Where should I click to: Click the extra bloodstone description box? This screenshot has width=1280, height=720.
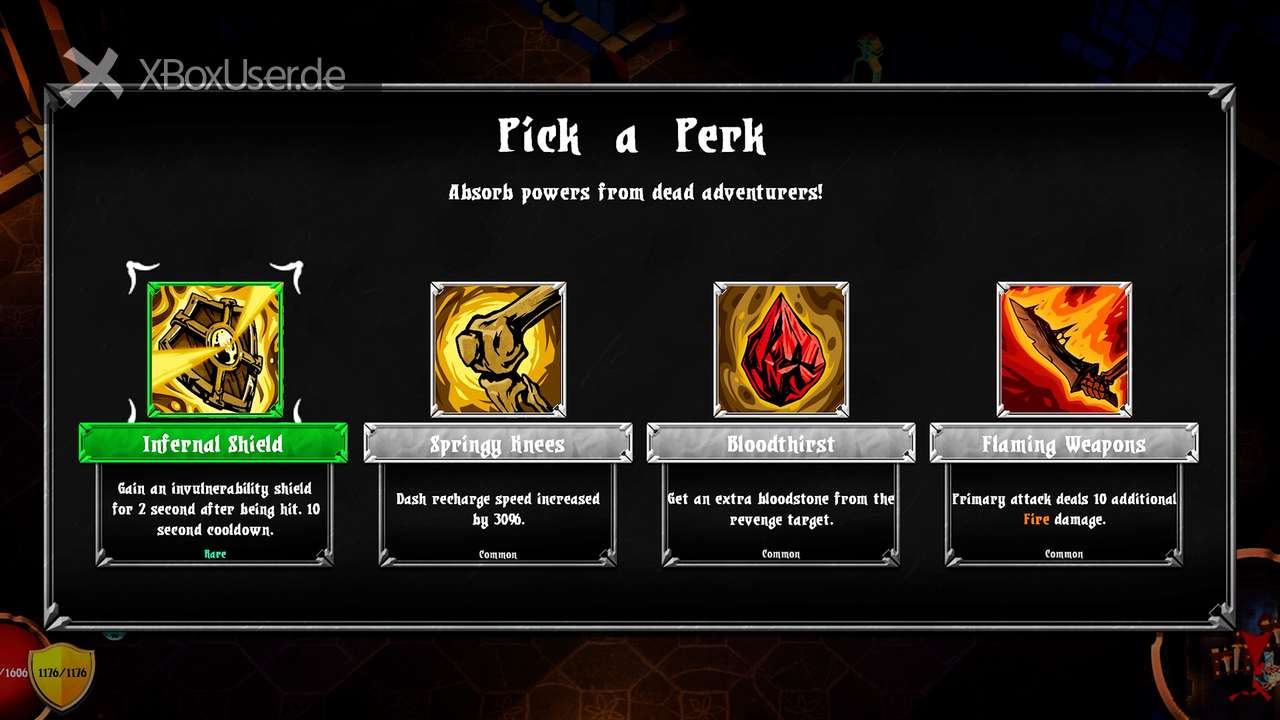click(781, 514)
